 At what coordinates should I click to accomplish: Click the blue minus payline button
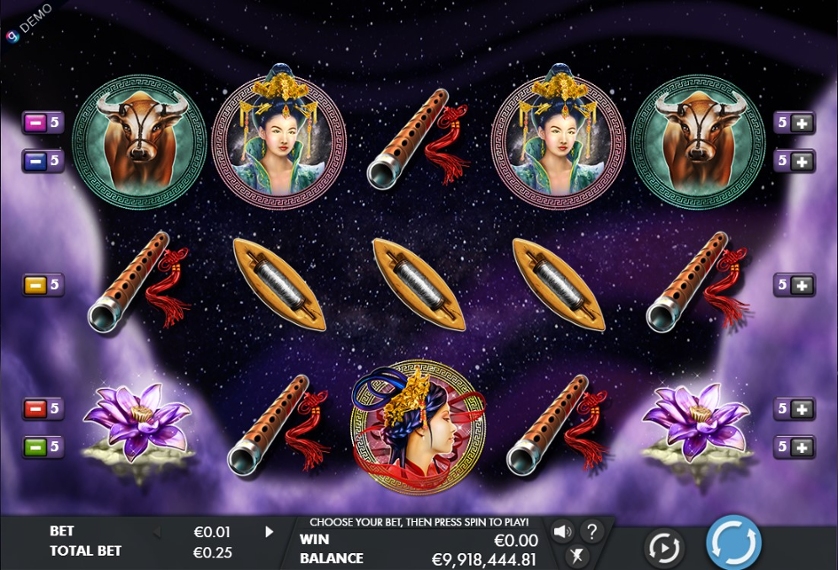[35, 160]
